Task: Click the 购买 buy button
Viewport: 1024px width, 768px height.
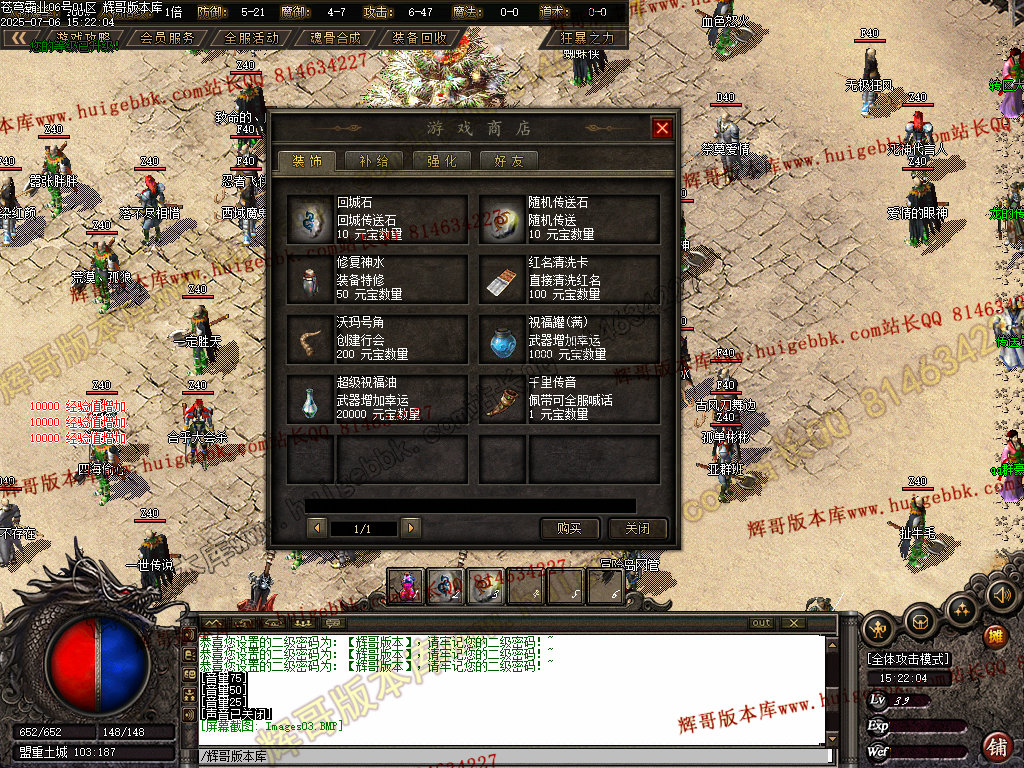Action: coord(569,528)
